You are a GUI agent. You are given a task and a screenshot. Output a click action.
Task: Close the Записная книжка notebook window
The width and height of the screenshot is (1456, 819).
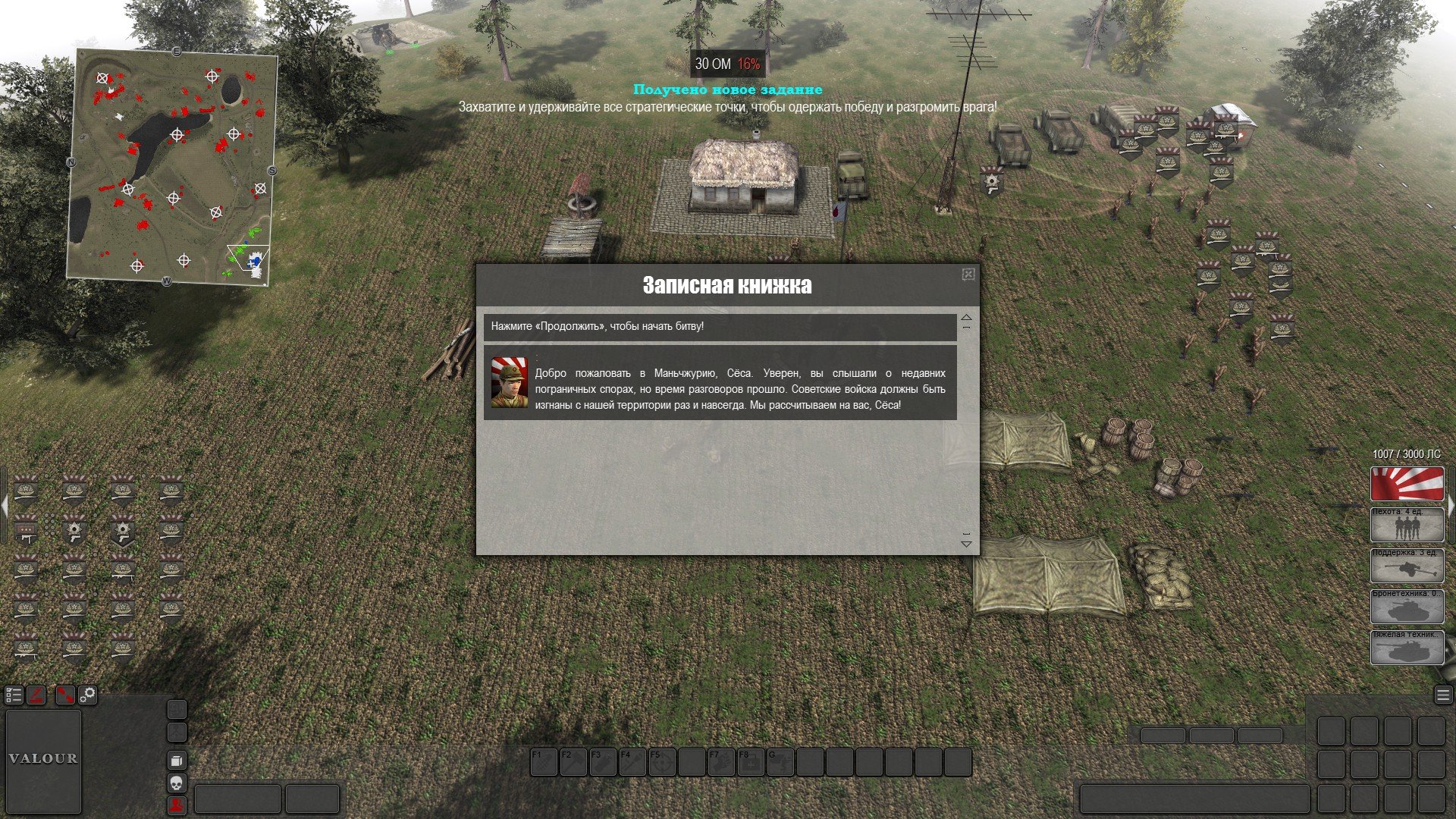(968, 275)
